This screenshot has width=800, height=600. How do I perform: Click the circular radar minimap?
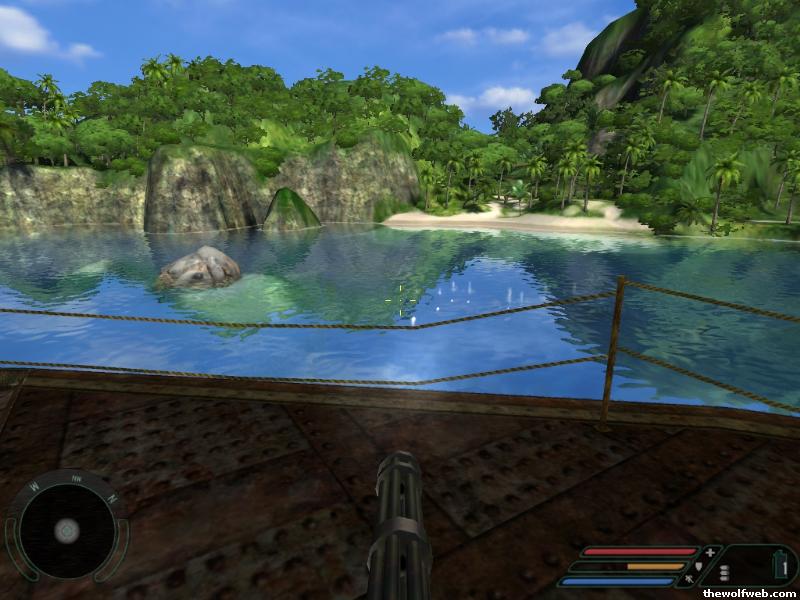tap(67, 530)
